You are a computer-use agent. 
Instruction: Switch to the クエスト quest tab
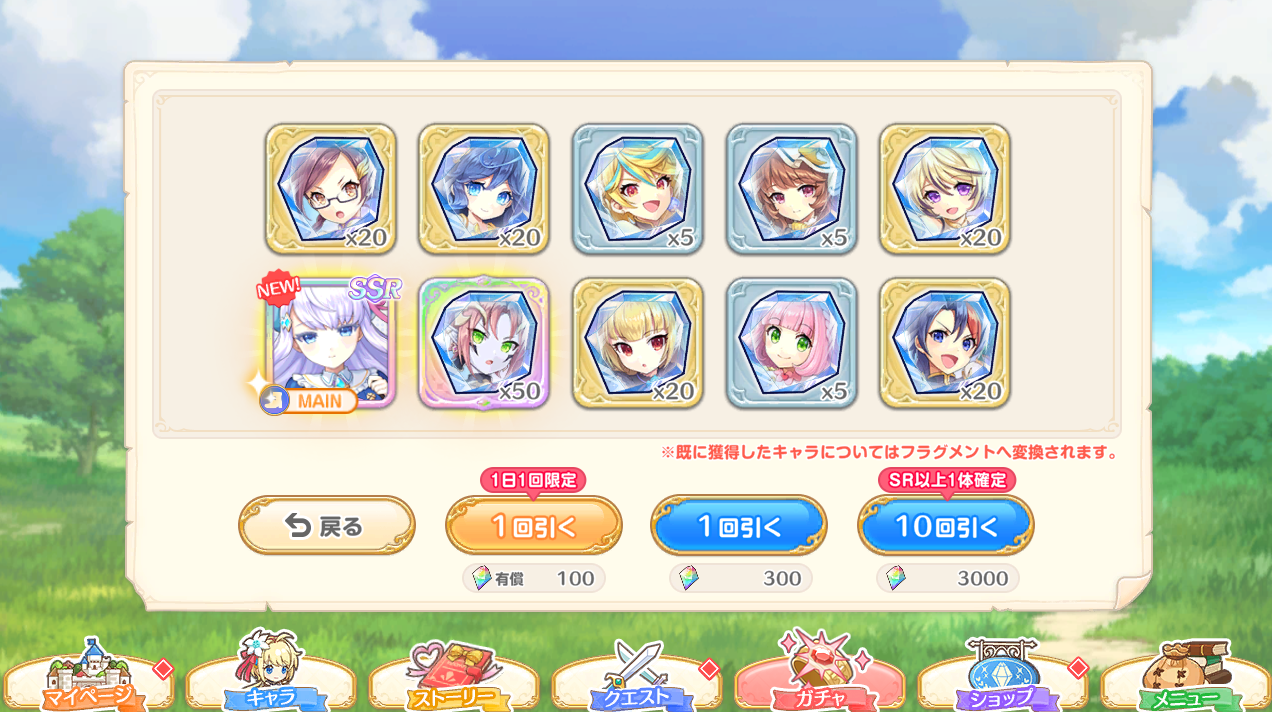tap(637, 682)
